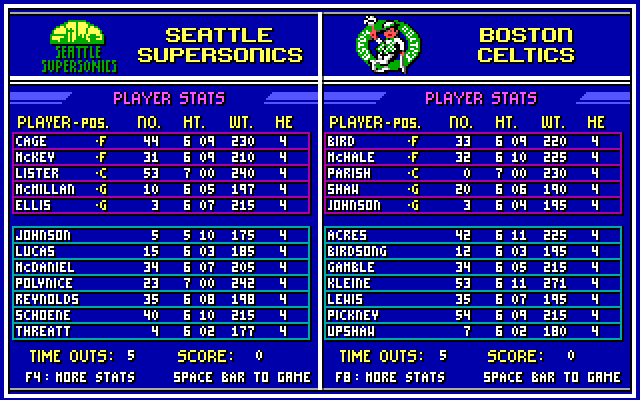640x400 pixels.
Task: Click the Boston Celtics leprechaun logo
Action: tap(388, 43)
